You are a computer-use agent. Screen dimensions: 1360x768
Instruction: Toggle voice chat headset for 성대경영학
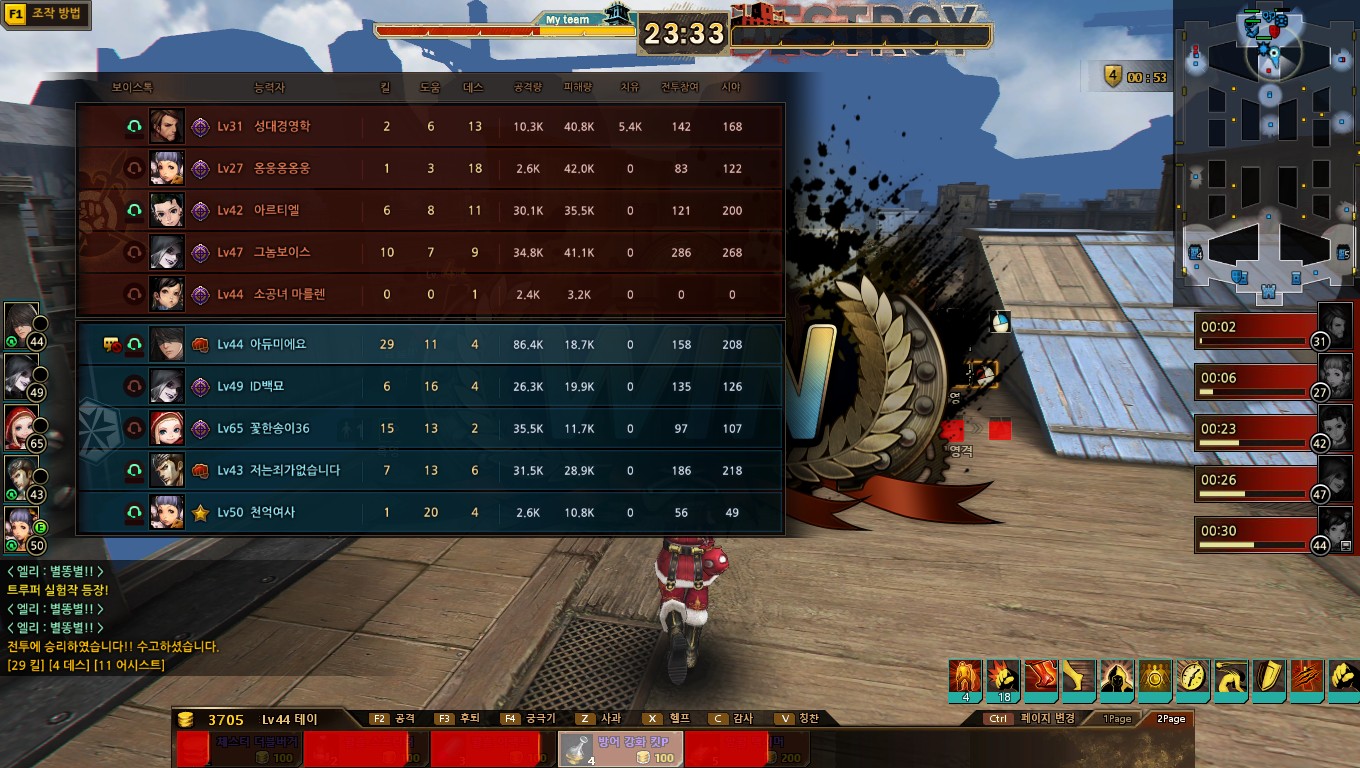pos(134,127)
